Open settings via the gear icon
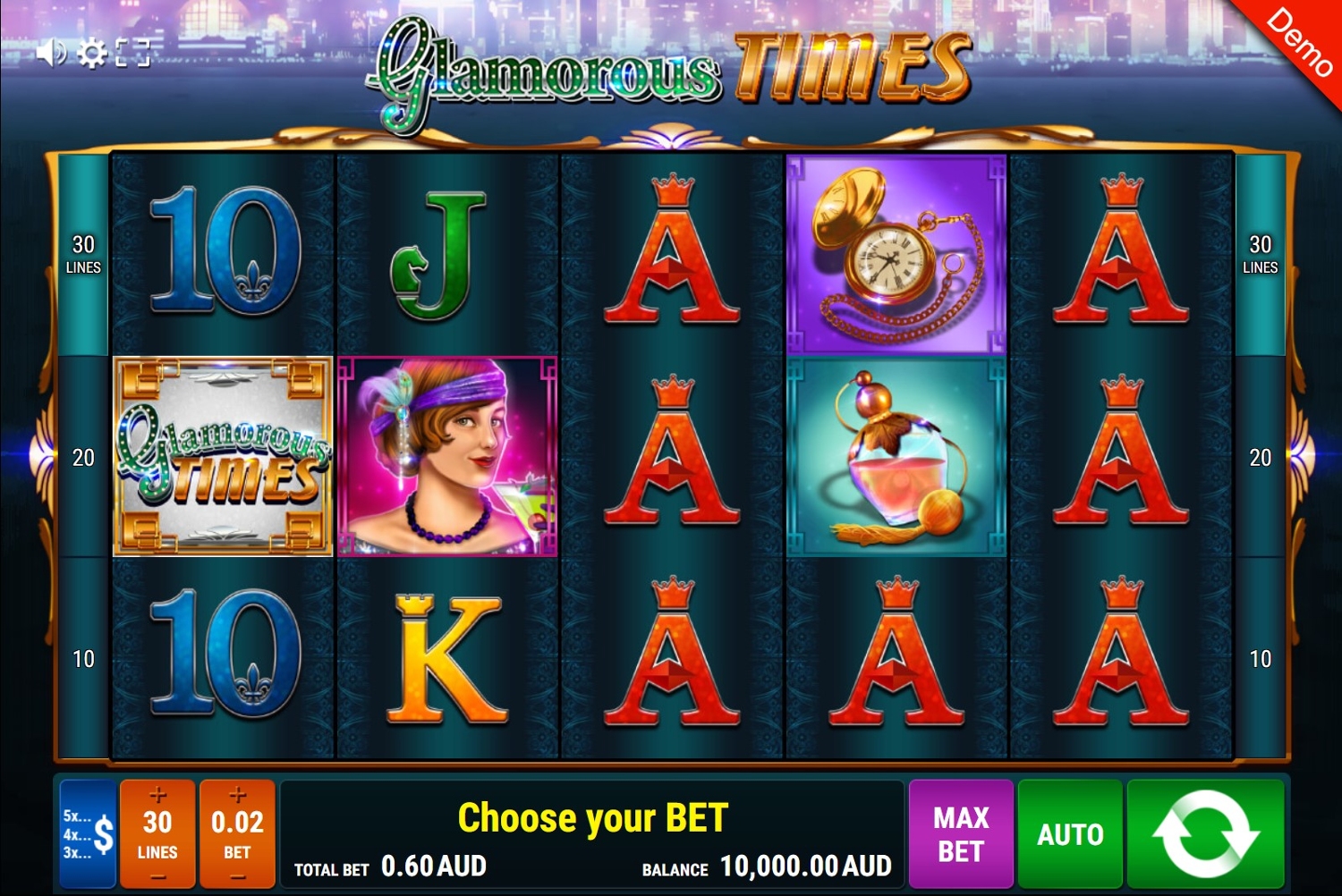Screen dimensions: 1342x896 pyautogui.click(x=91, y=54)
